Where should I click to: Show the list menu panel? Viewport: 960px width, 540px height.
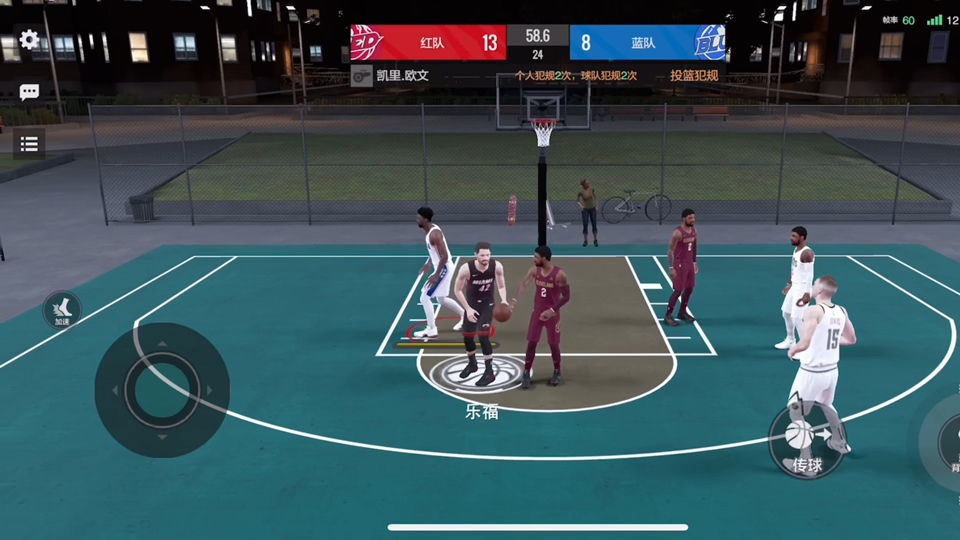tap(29, 144)
